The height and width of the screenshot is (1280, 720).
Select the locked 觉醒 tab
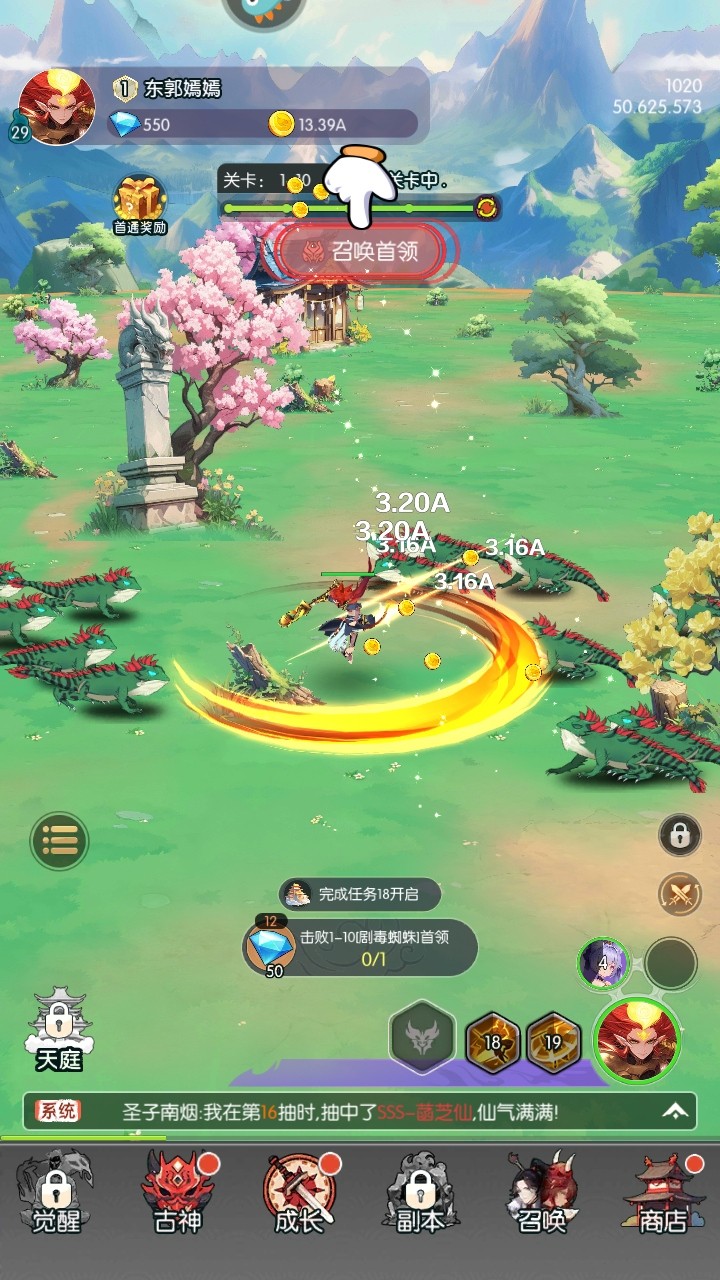(56, 1192)
